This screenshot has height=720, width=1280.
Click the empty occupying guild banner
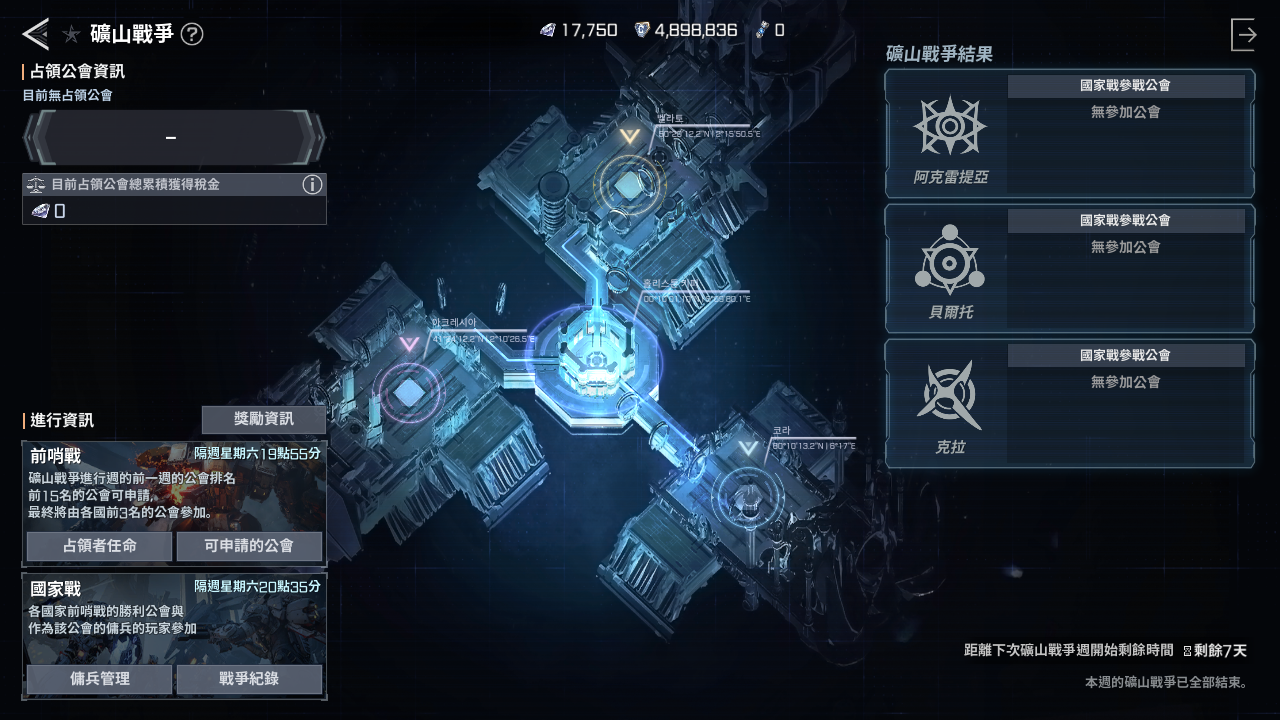(x=172, y=136)
